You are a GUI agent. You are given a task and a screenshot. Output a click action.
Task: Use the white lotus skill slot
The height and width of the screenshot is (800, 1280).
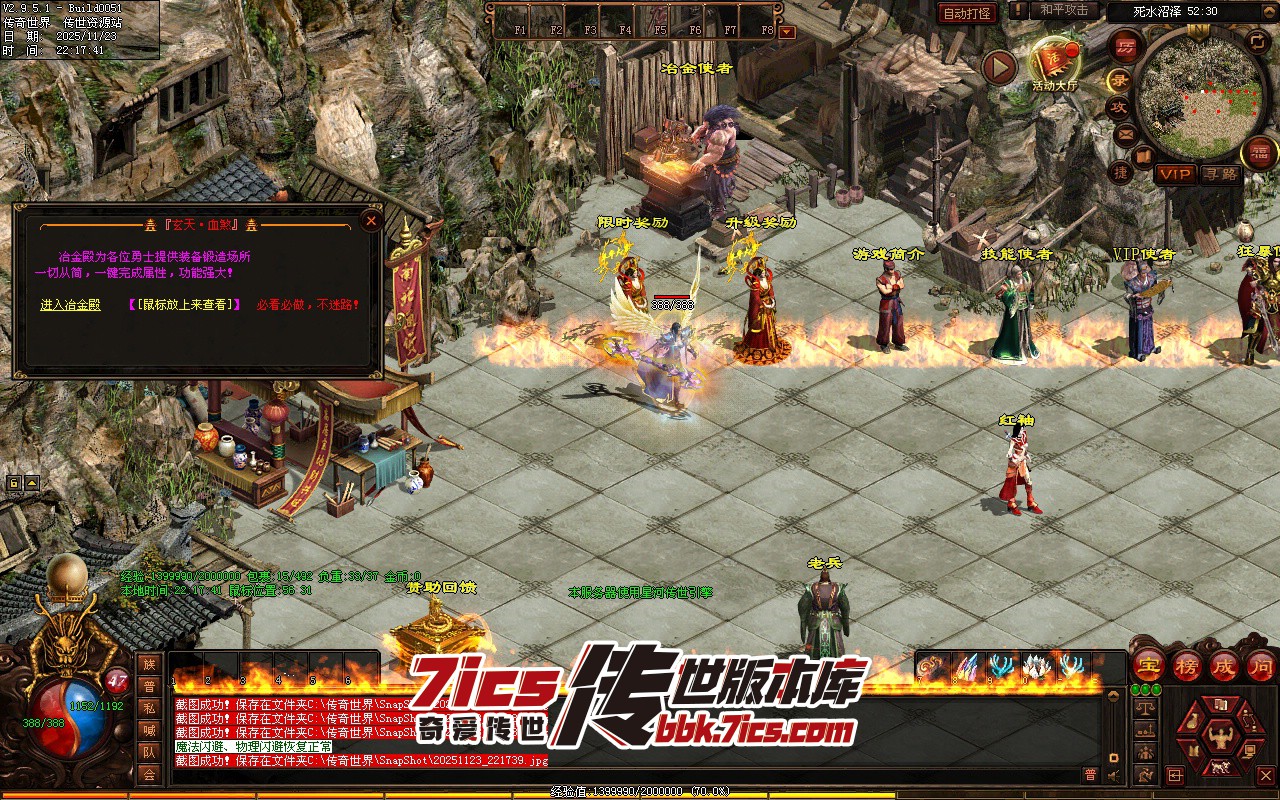point(1035,667)
